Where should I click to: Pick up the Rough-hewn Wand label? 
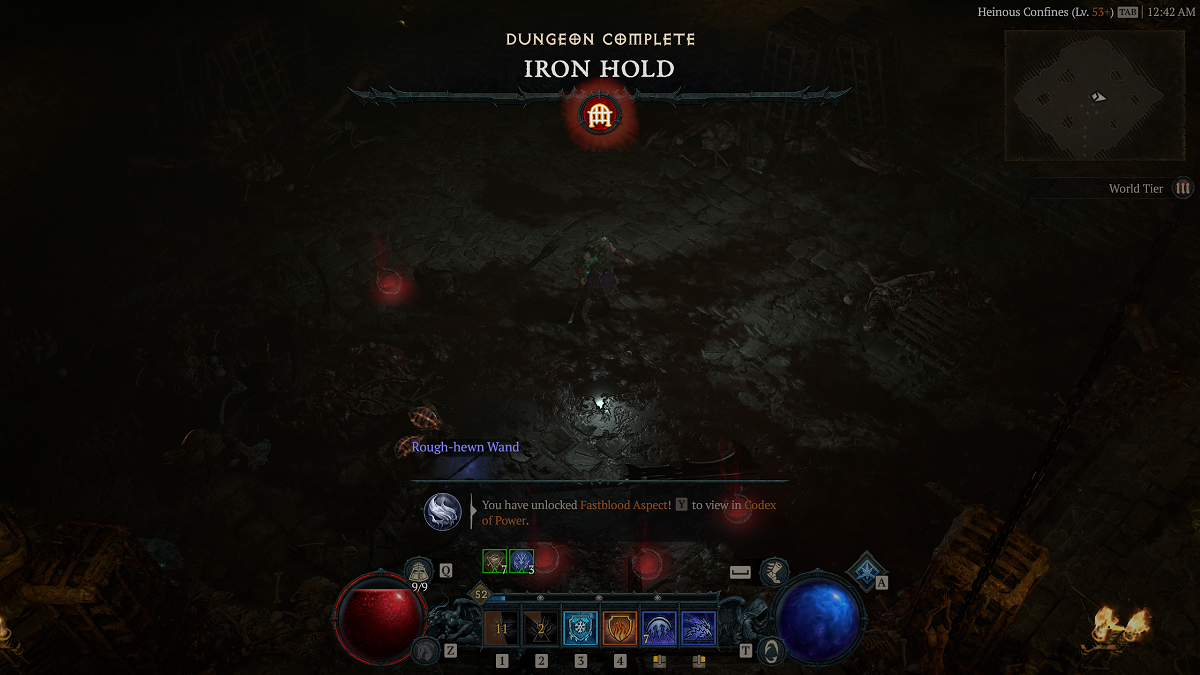tap(465, 447)
